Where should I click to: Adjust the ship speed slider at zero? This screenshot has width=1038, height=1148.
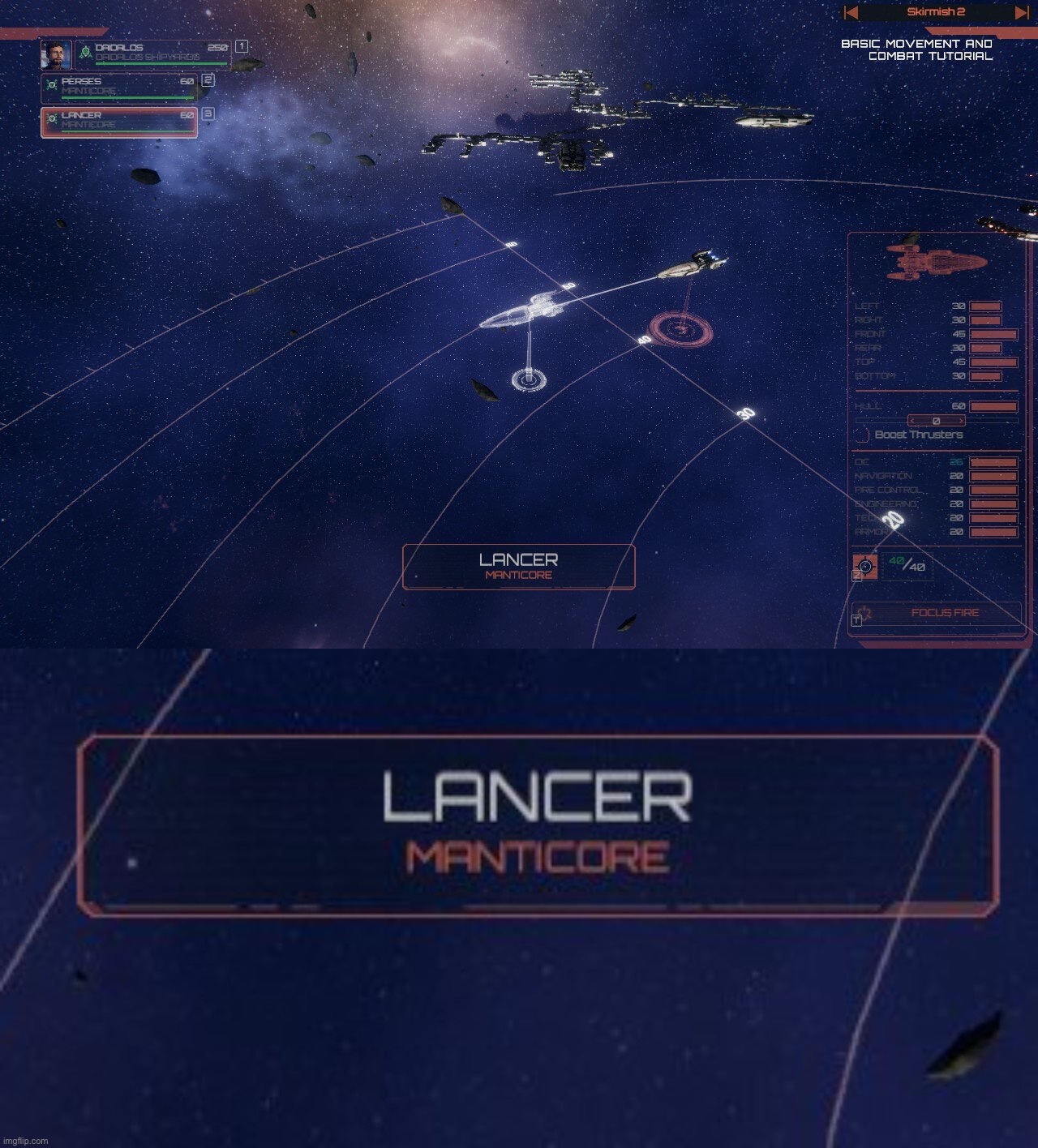coord(937,421)
